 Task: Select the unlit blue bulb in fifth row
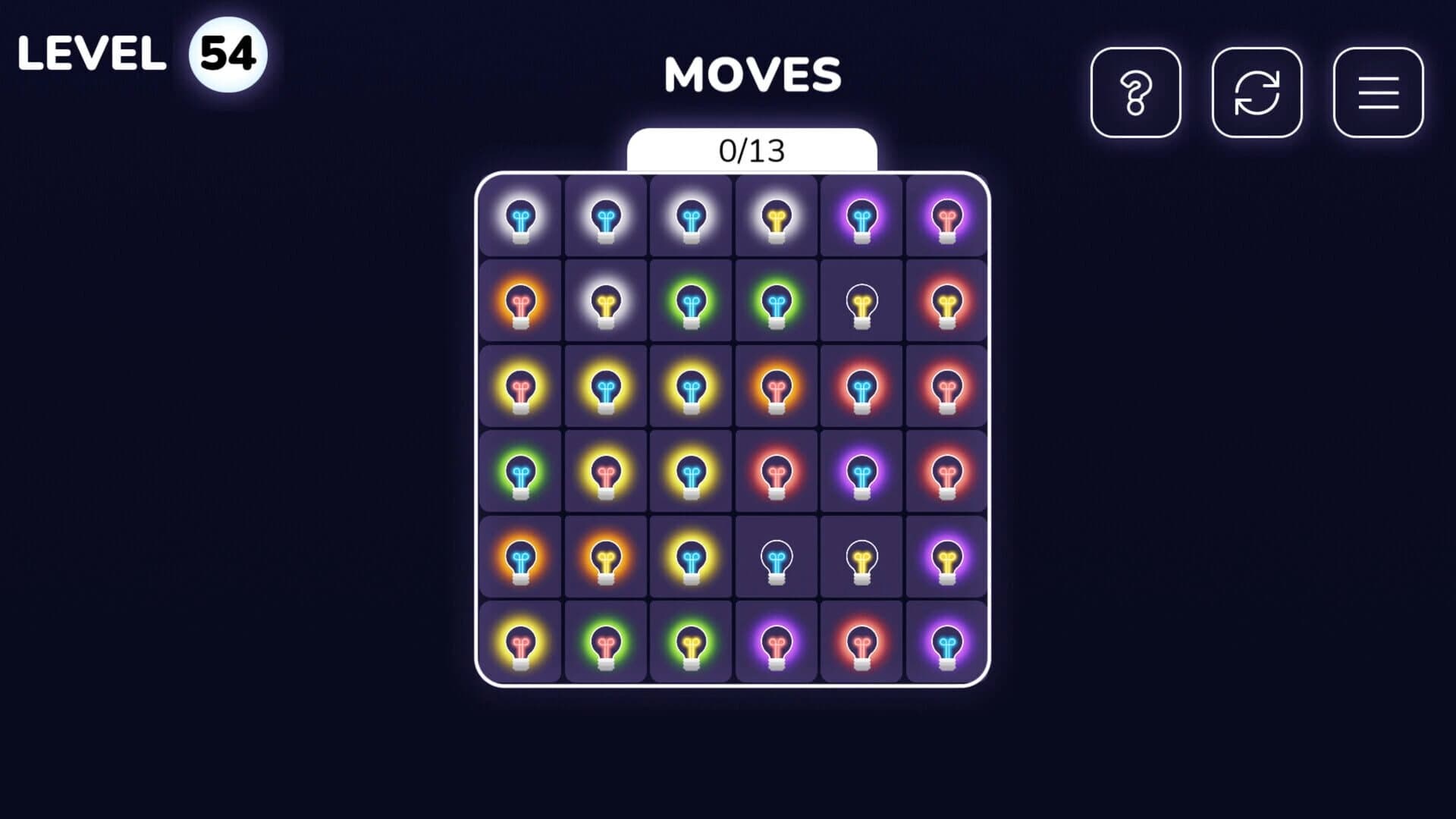[x=777, y=557]
